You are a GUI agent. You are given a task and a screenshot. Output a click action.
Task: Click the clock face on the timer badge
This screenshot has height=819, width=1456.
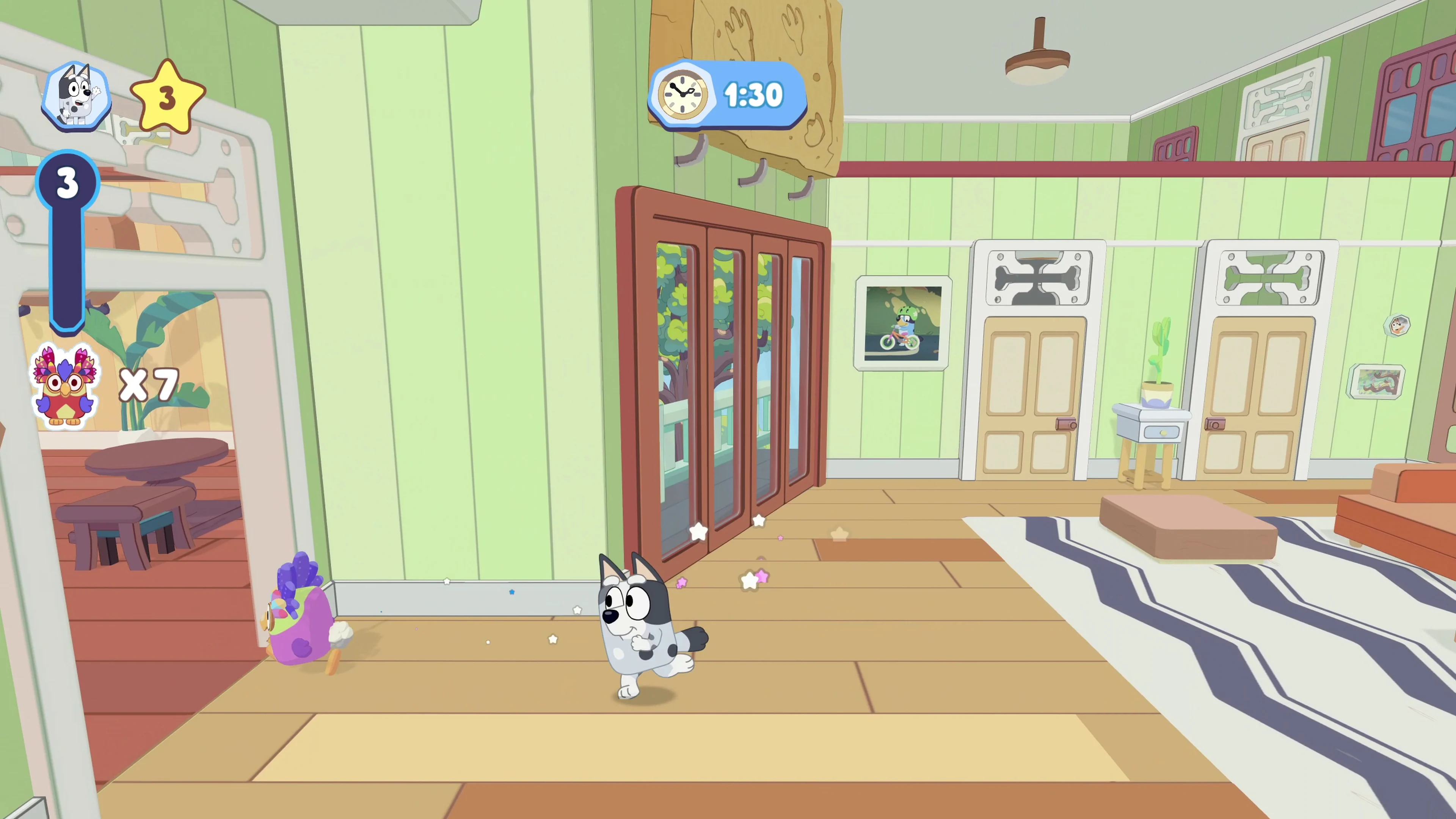(x=683, y=95)
